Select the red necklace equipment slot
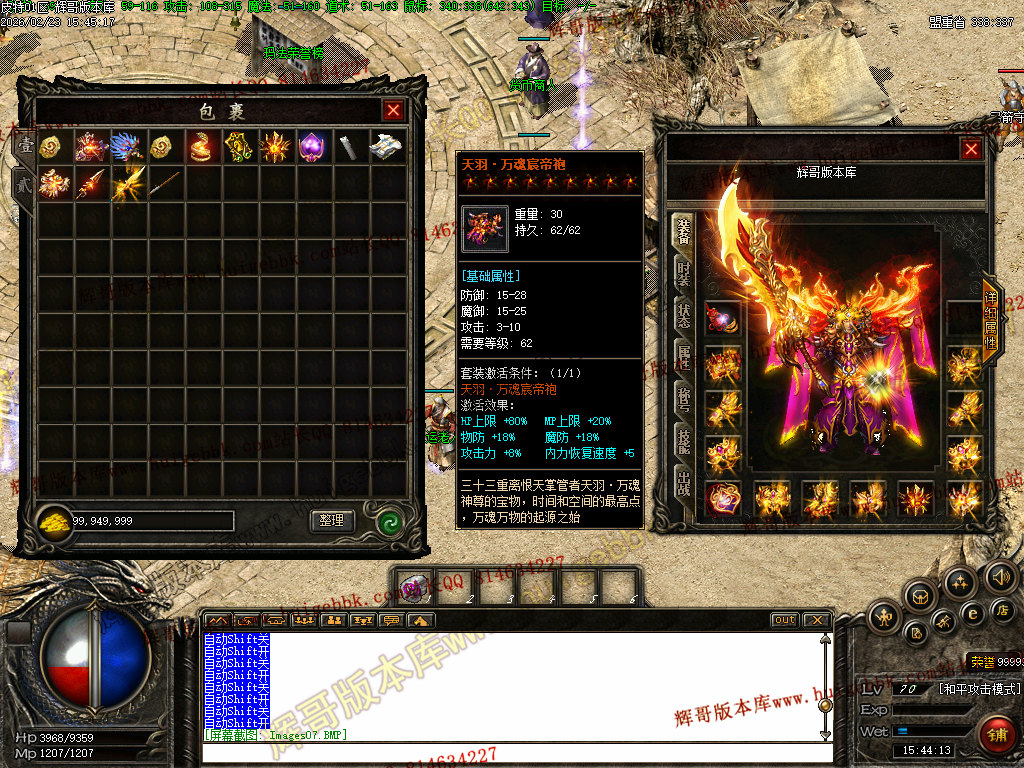The image size is (1024, 768). (x=723, y=319)
